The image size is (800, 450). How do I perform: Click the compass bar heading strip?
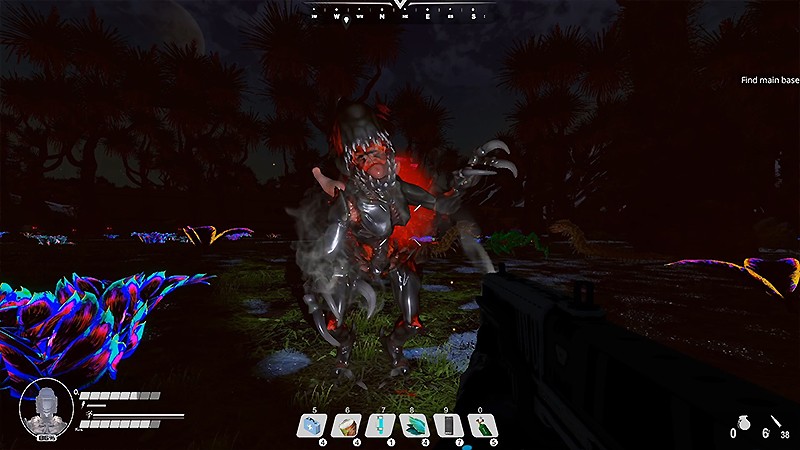coord(400,15)
